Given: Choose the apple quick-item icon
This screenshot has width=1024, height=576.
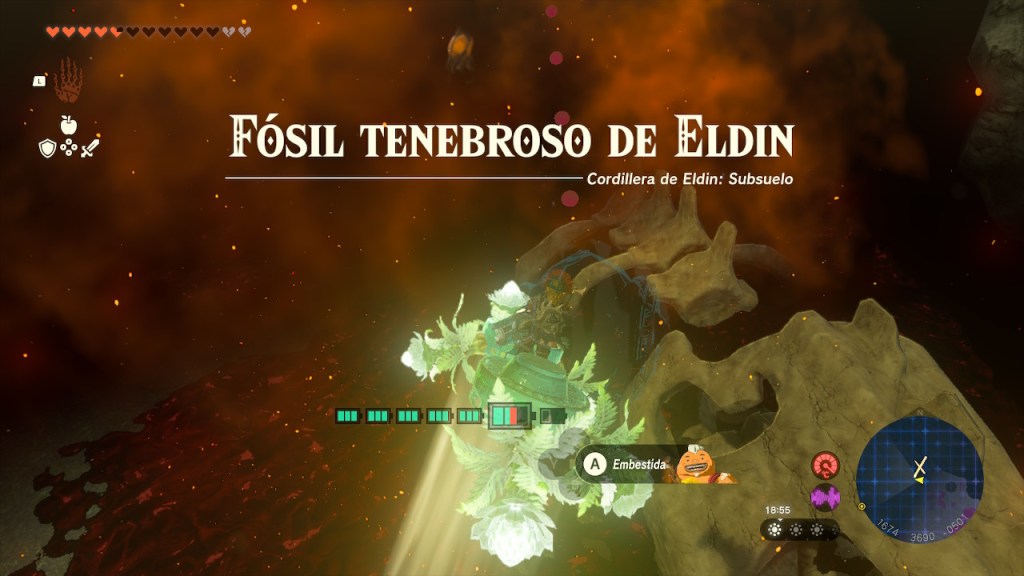Looking at the screenshot, I should (x=68, y=124).
